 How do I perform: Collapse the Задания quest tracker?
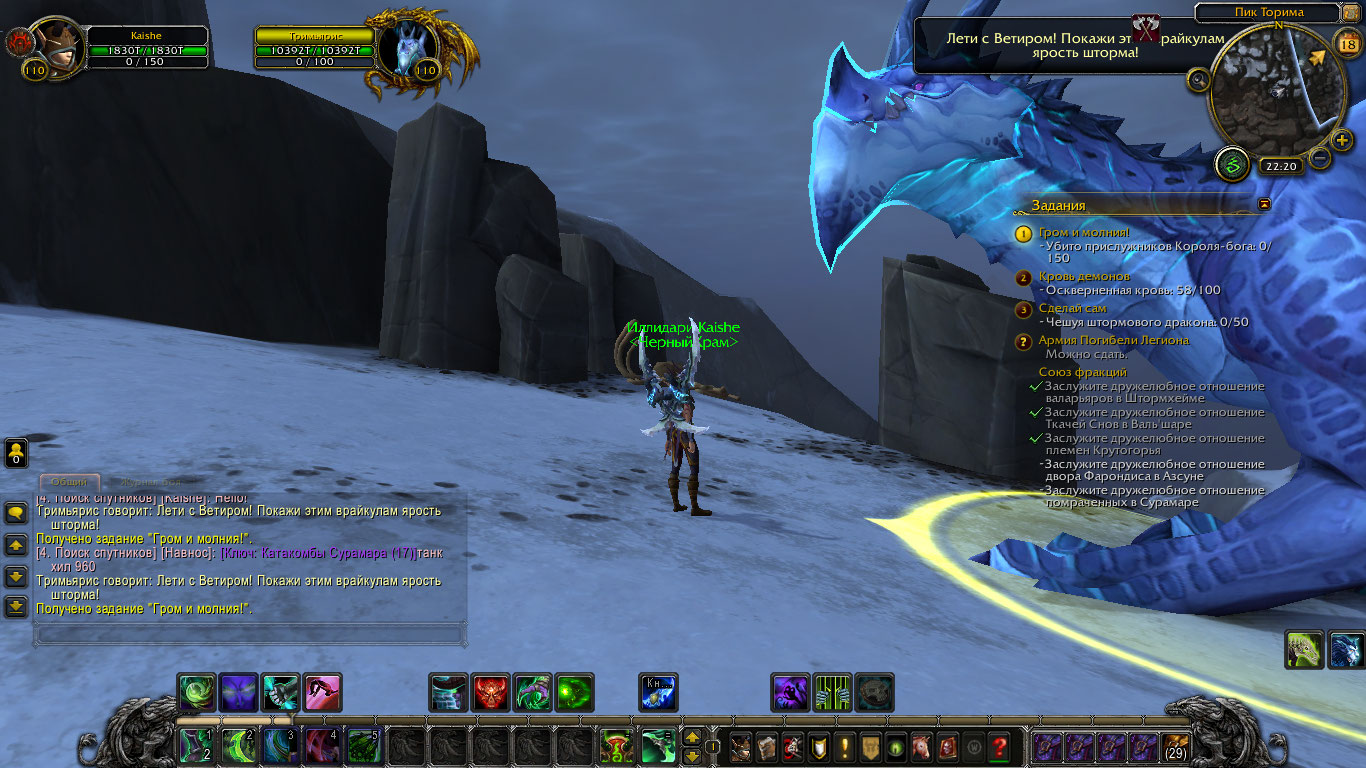coord(1265,204)
